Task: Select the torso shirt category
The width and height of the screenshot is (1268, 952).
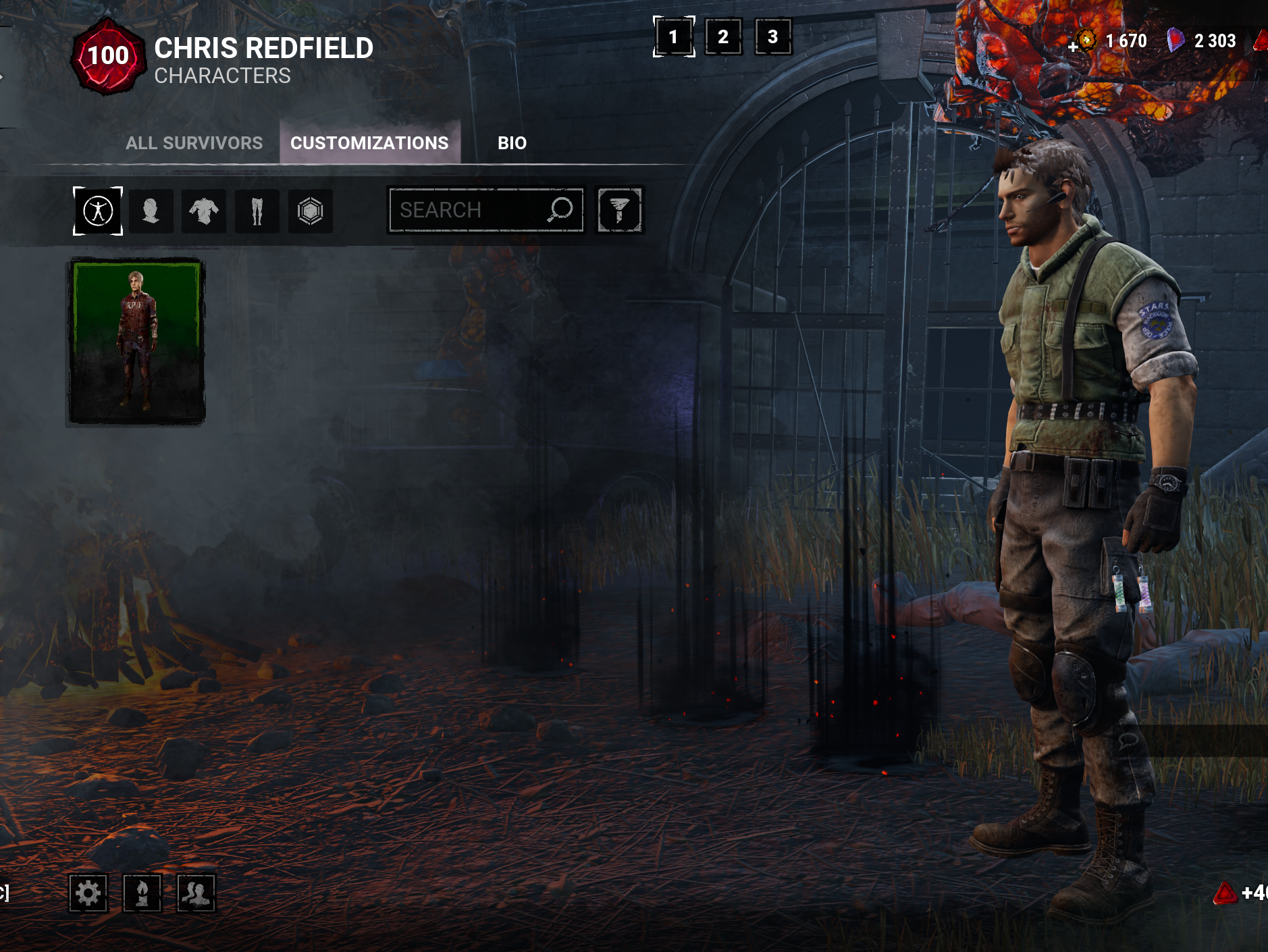Action: point(204,211)
